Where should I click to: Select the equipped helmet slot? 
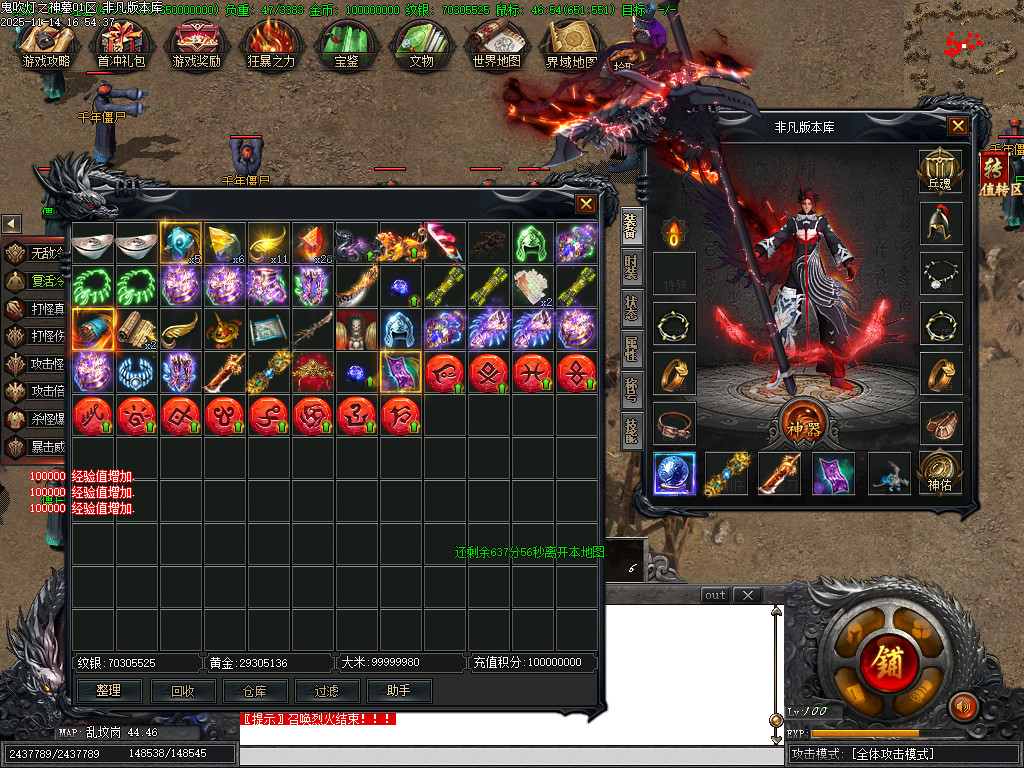click(x=940, y=223)
